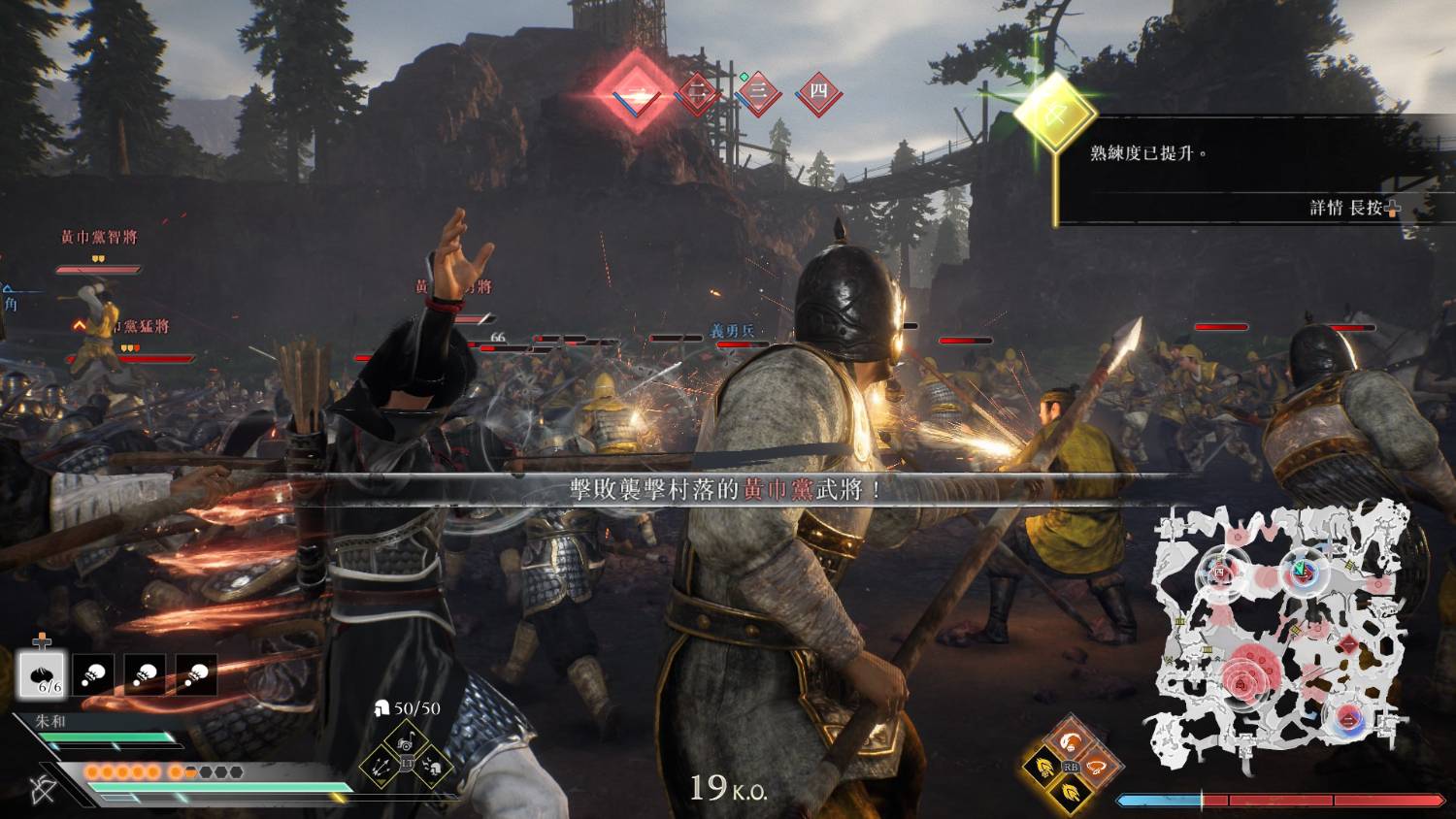
Task: Activate the war horn tactic icon
Action: 408,742
